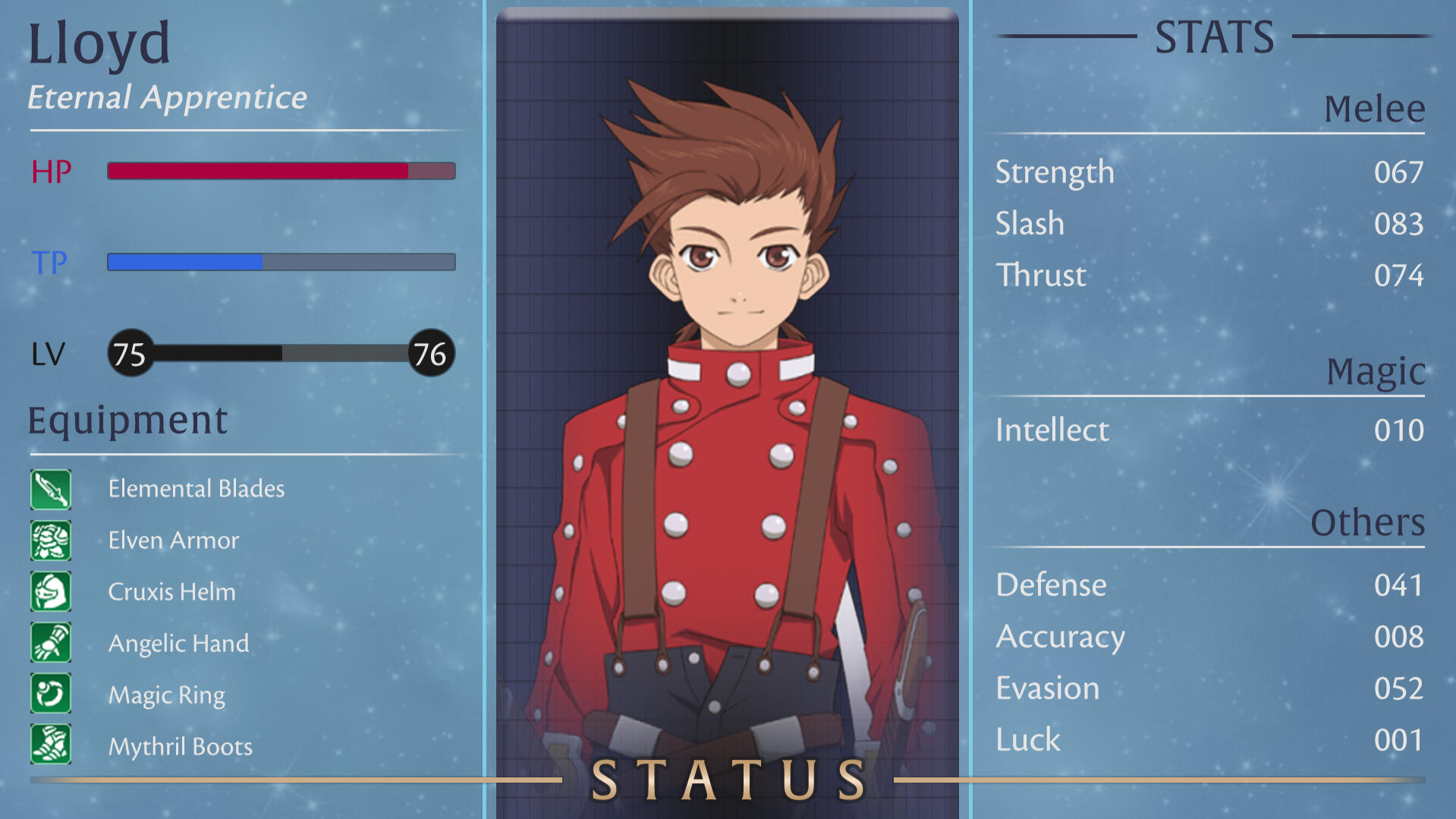The image size is (1456, 819).
Task: Expand the Equipment section header
Action: tap(127, 419)
